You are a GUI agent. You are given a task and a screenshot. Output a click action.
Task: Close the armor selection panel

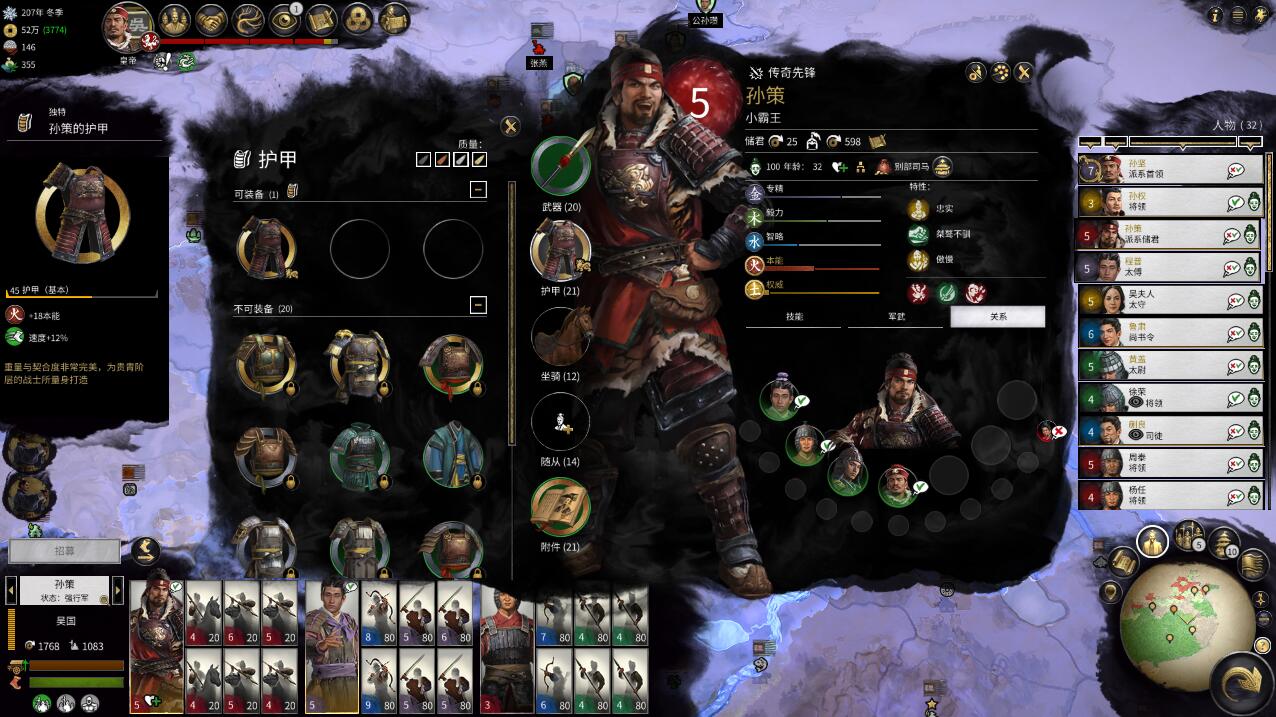[510, 126]
